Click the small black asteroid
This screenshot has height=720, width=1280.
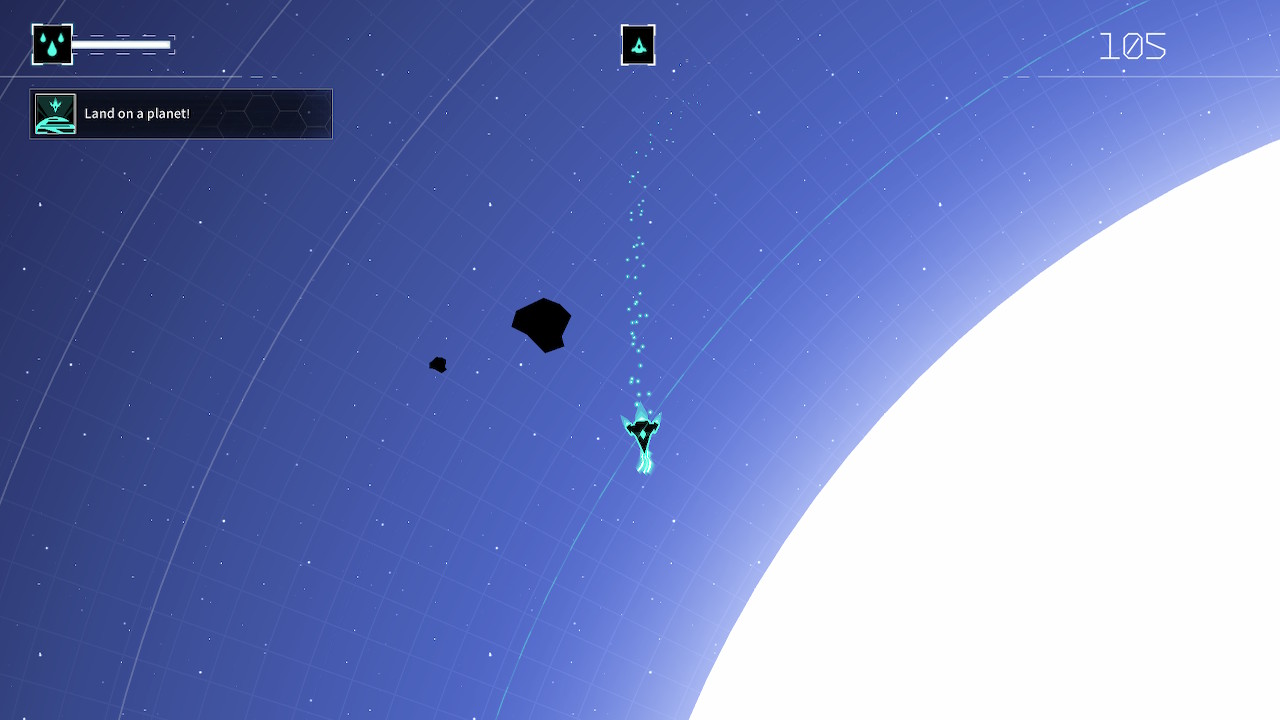point(438,364)
